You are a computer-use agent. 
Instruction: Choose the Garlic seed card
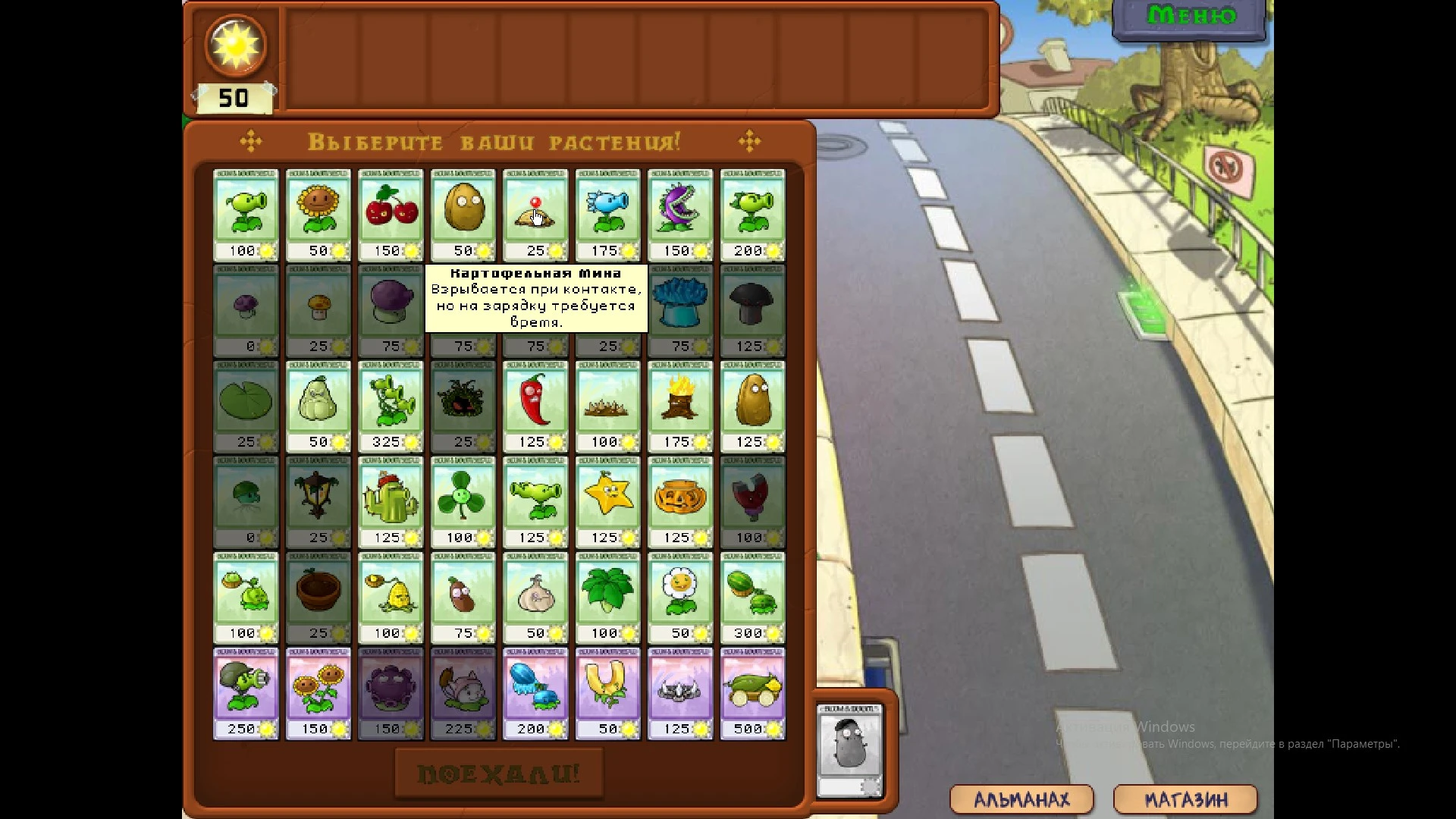coord(535,593)
